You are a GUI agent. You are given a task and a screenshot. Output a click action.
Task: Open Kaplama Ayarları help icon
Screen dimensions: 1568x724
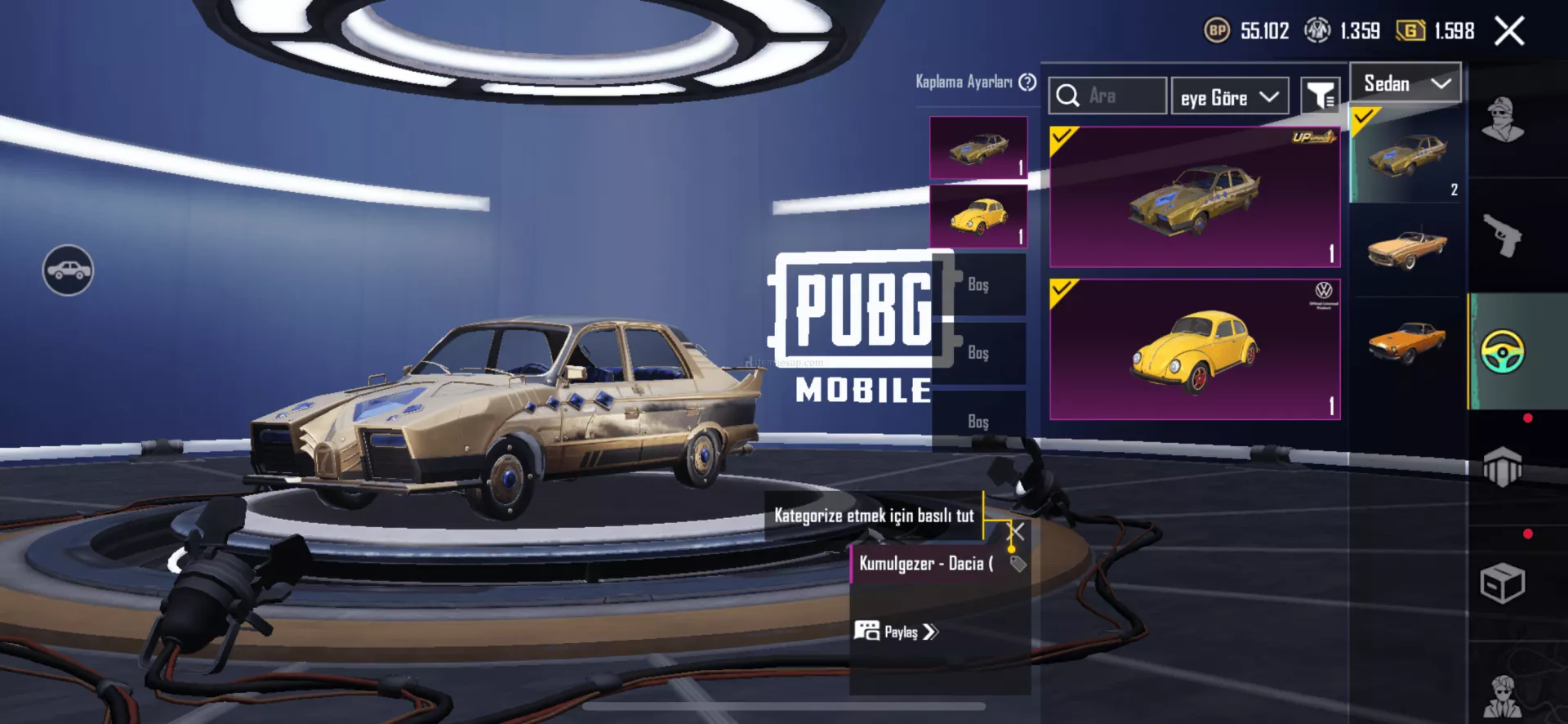1027,82
